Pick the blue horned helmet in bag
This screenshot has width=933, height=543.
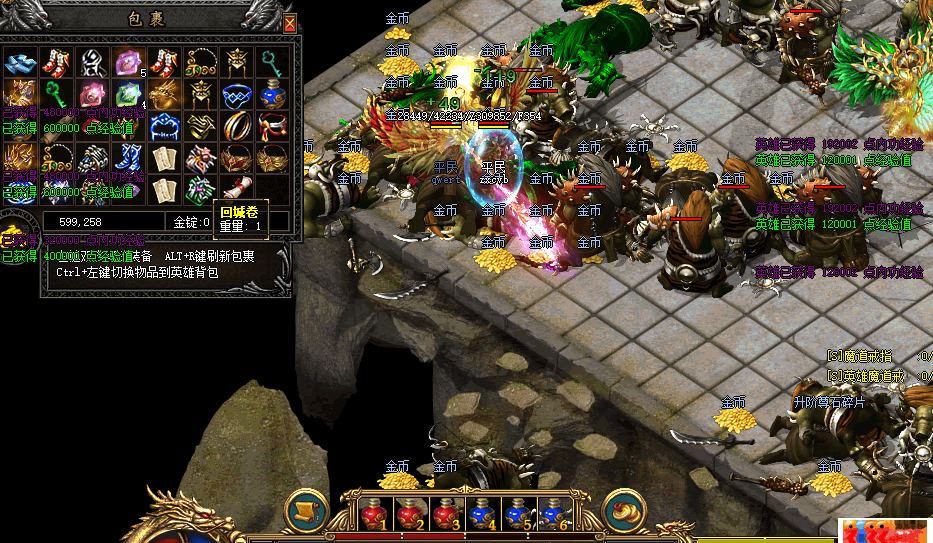point(164,126)
